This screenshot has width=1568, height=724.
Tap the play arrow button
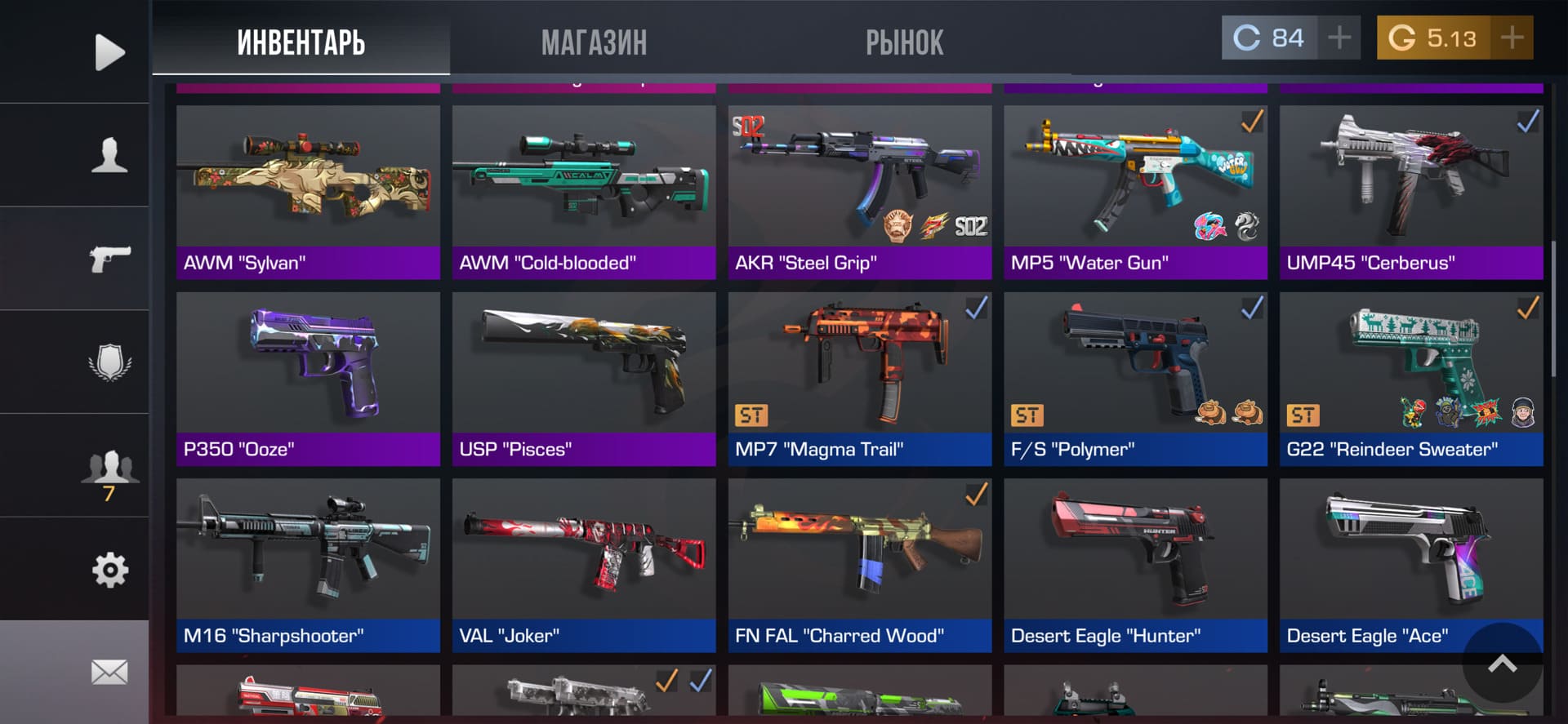(109, 52)
